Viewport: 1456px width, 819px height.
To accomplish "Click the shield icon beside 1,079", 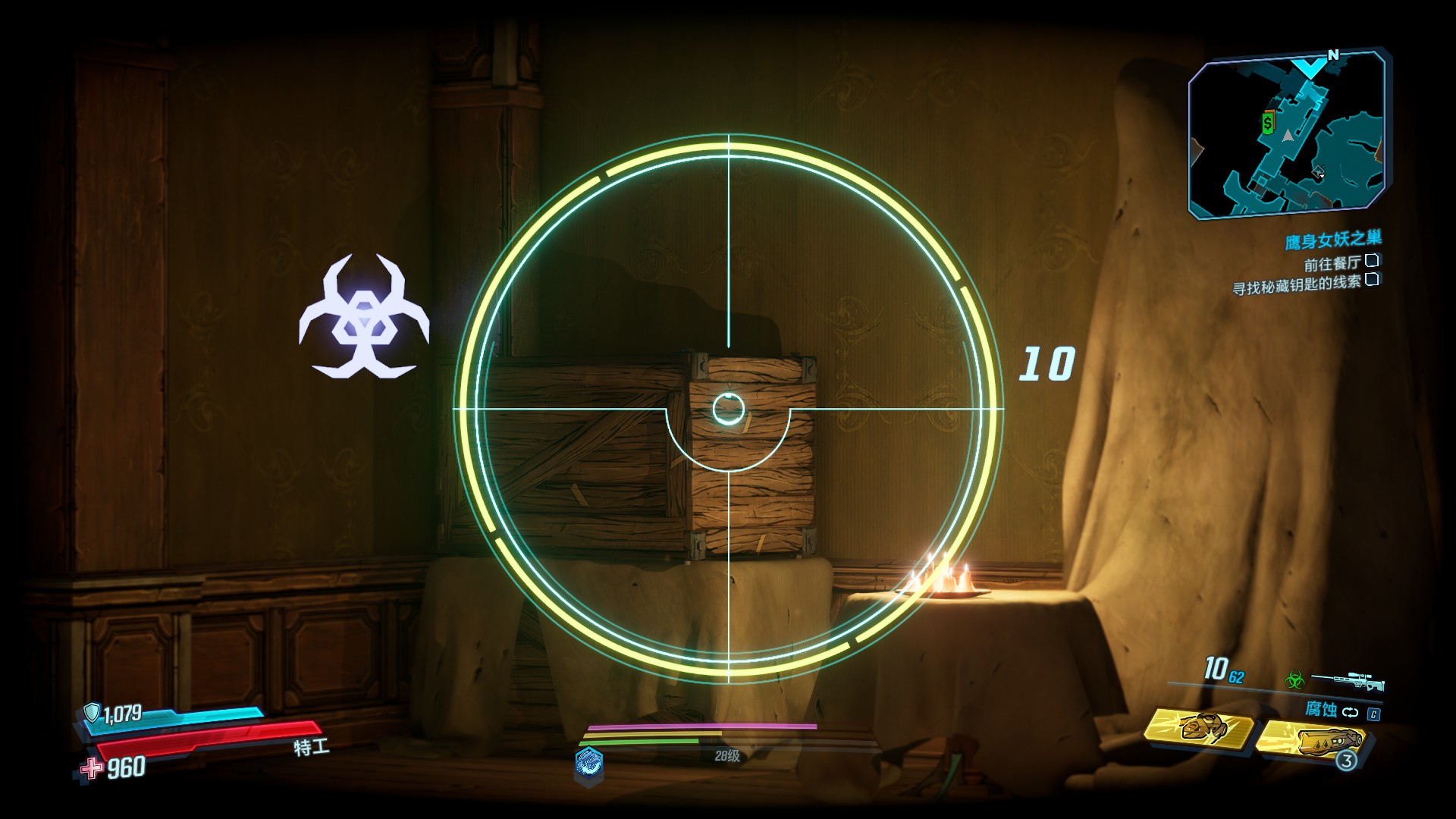I will pyautogui.click(x=92, y=712).
